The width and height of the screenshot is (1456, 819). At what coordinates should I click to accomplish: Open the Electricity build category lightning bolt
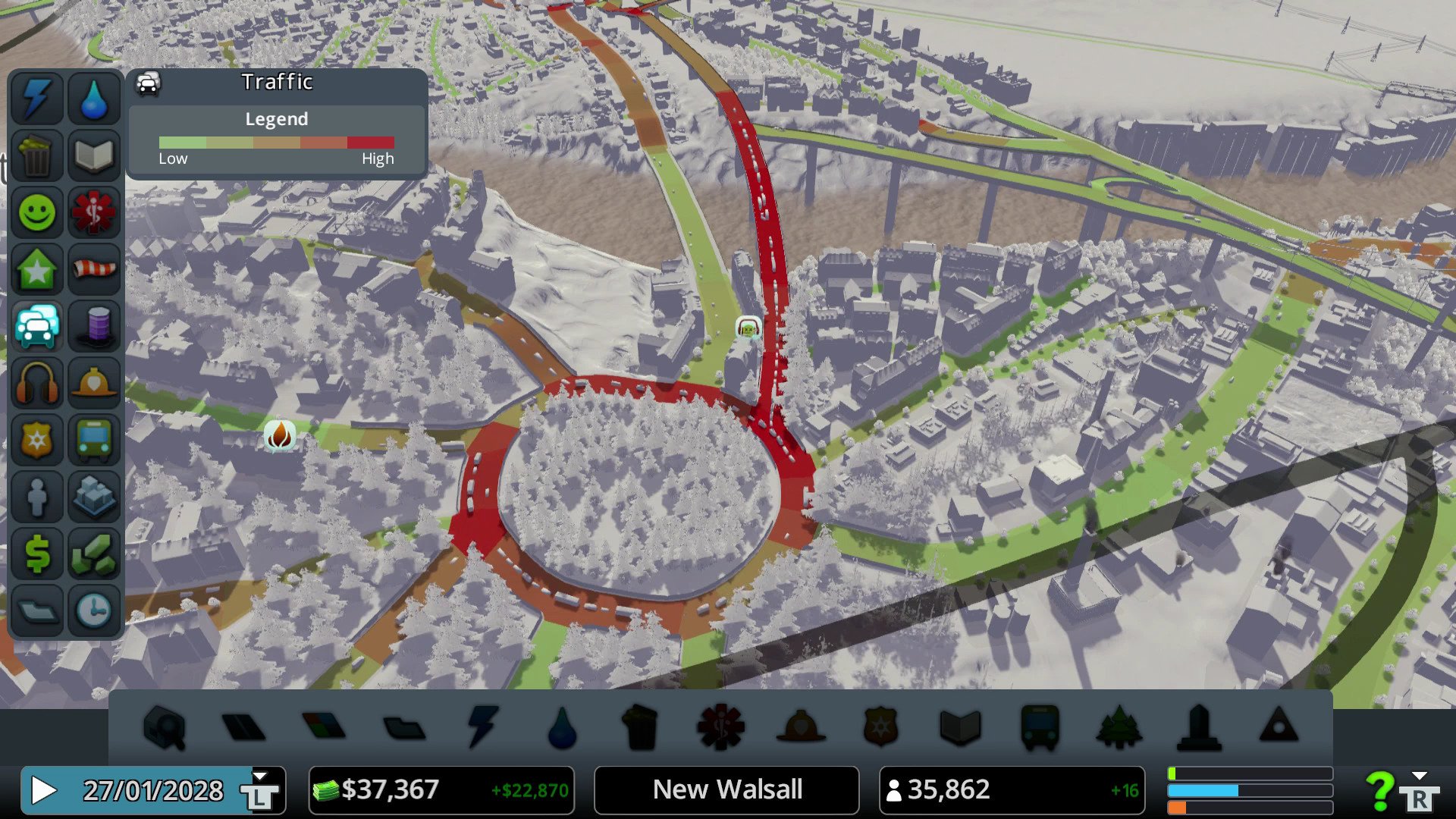click(482, 726)
